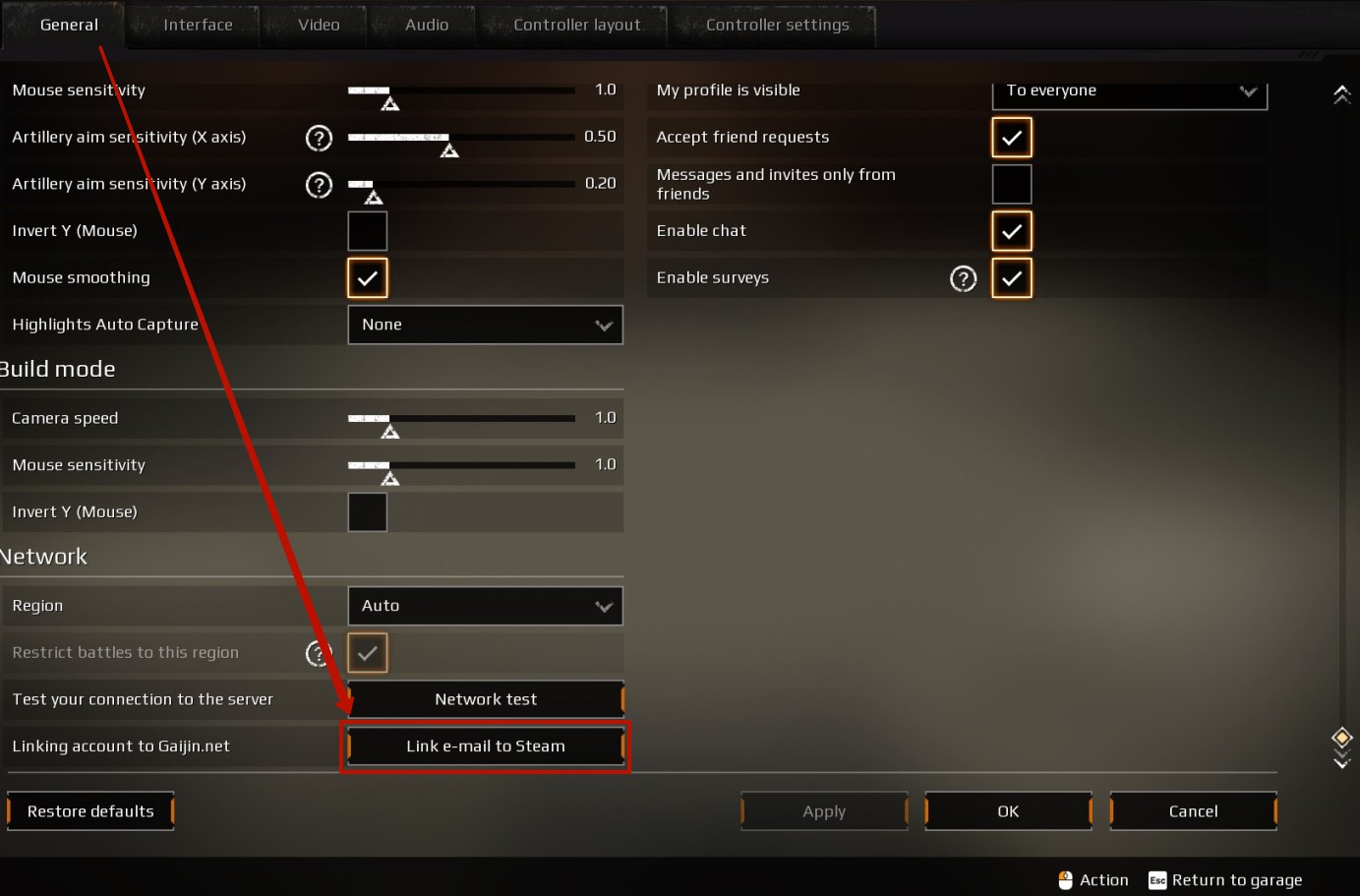The image size is (1360, 896).
Task: Select Return to garage at bottom right
Action: (1237, 879)
